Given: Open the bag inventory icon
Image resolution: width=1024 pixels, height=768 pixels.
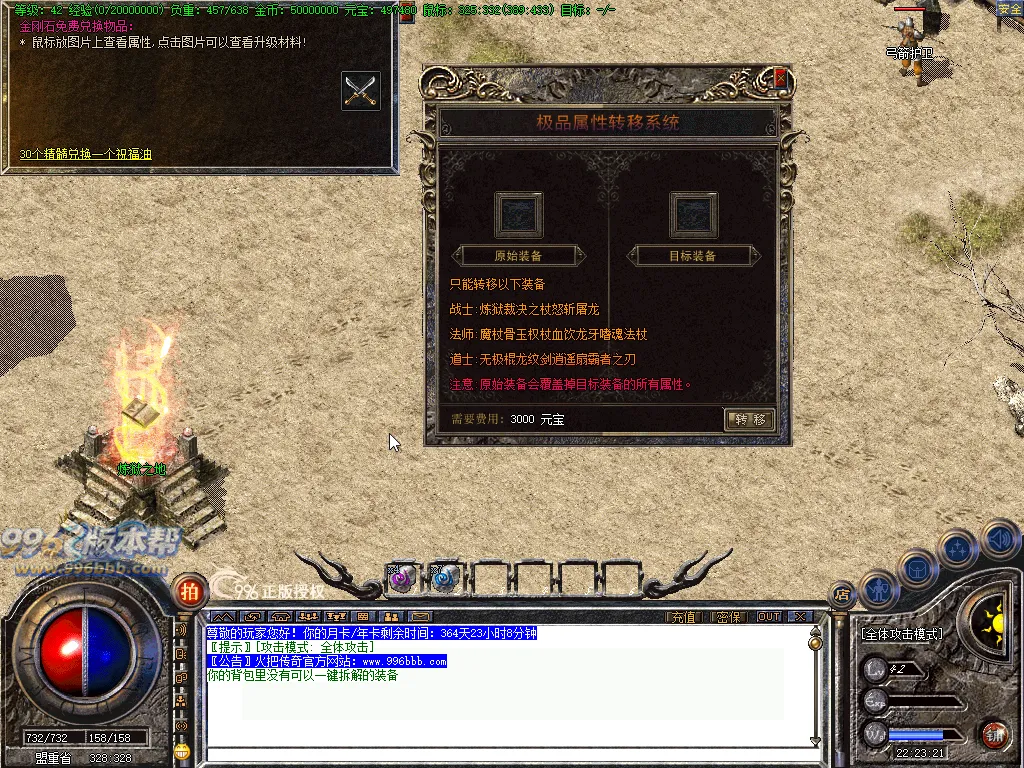Looking at the screenshot, I should pyautogui.click(x=916, y=568).
